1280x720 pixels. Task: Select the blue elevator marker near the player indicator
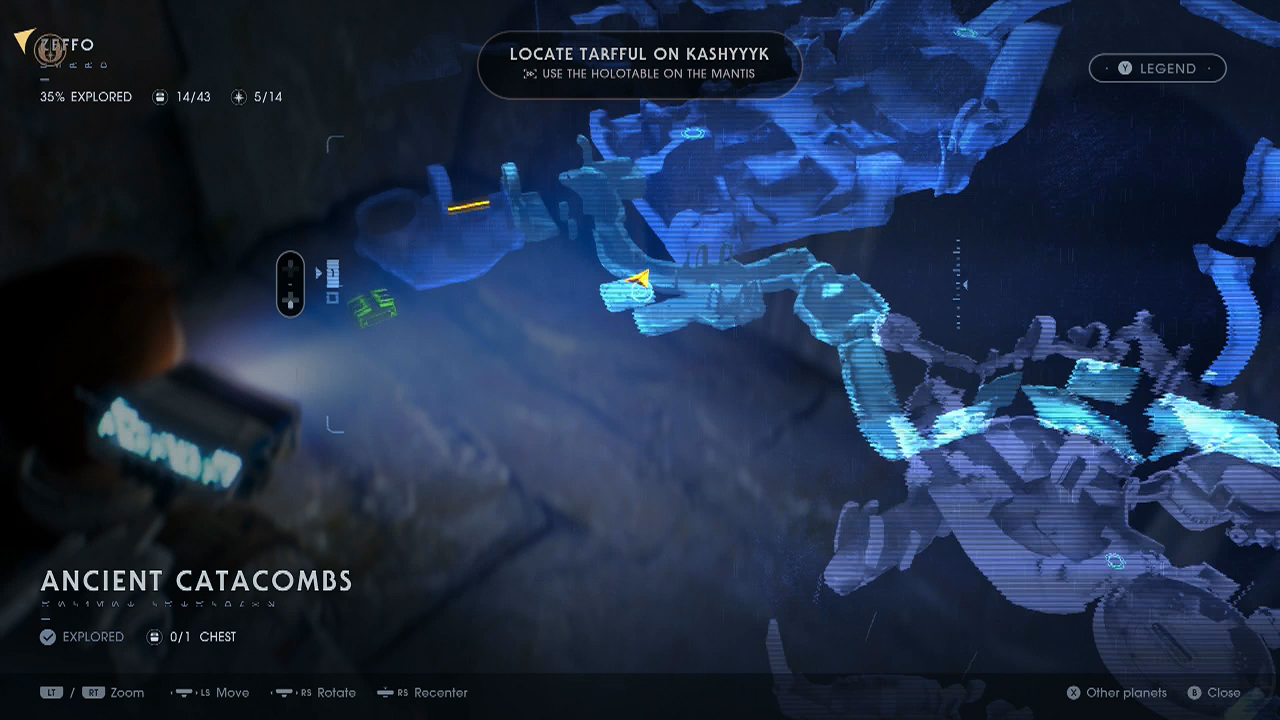tap(332, 272)
